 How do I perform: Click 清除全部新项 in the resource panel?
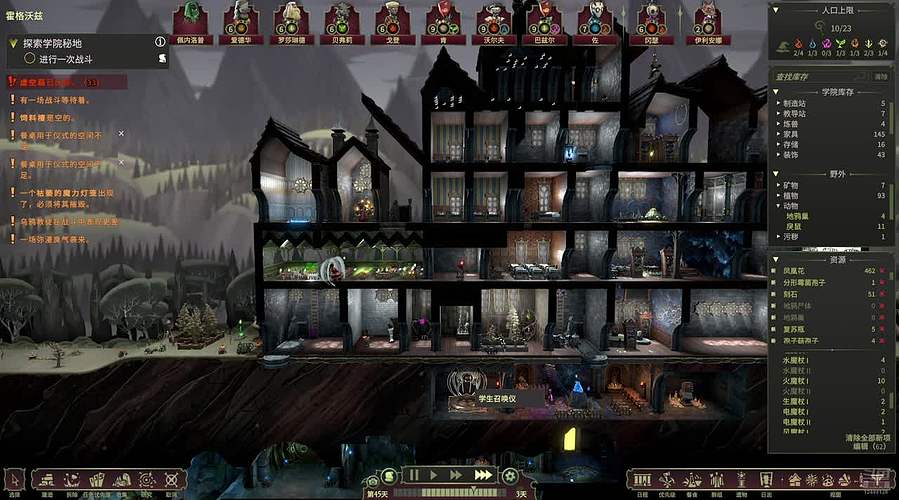click(x=868, y=438)
